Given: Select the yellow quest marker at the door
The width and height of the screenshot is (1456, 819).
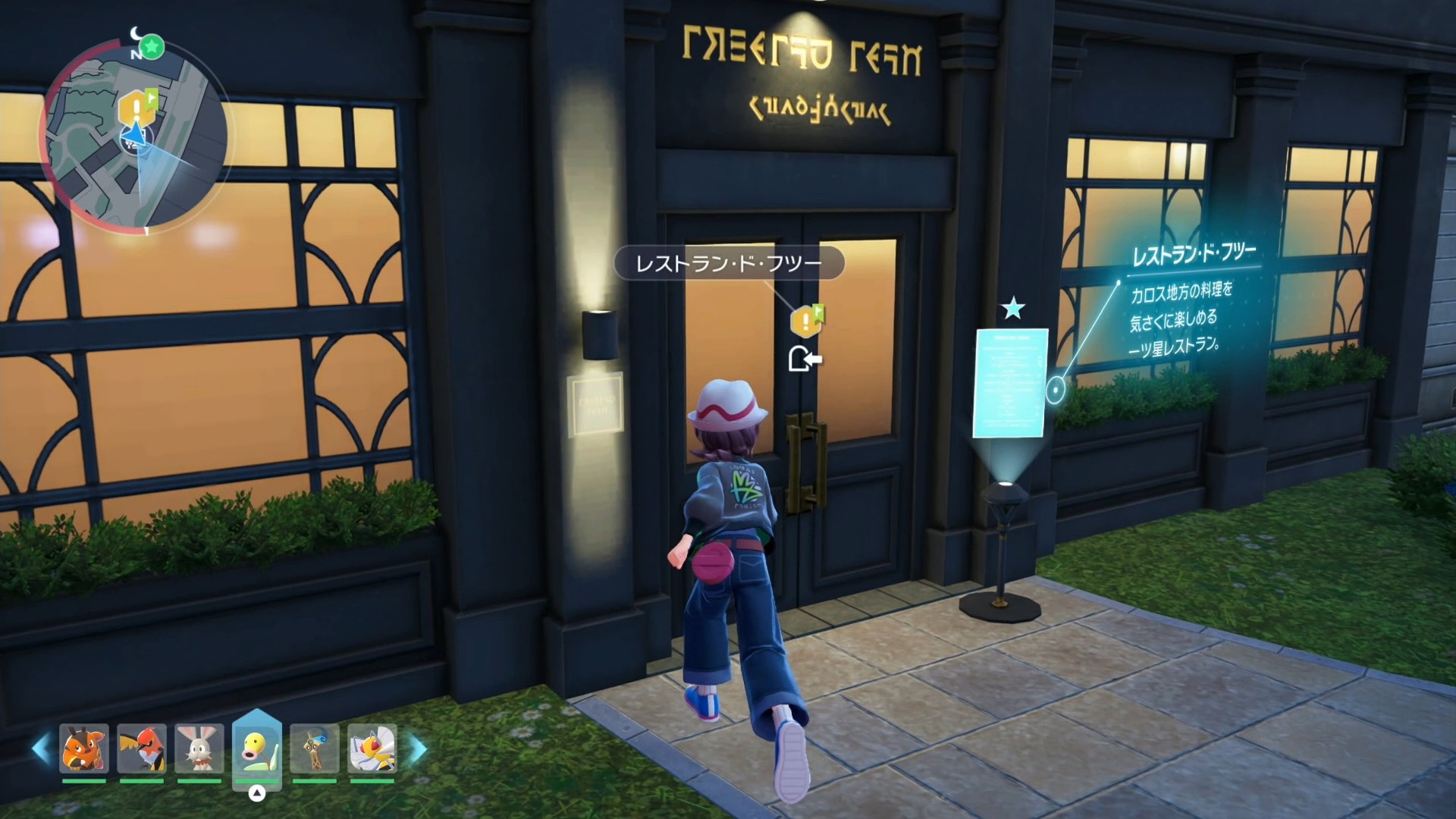Looking at the screenshot, I should point(805,322).
